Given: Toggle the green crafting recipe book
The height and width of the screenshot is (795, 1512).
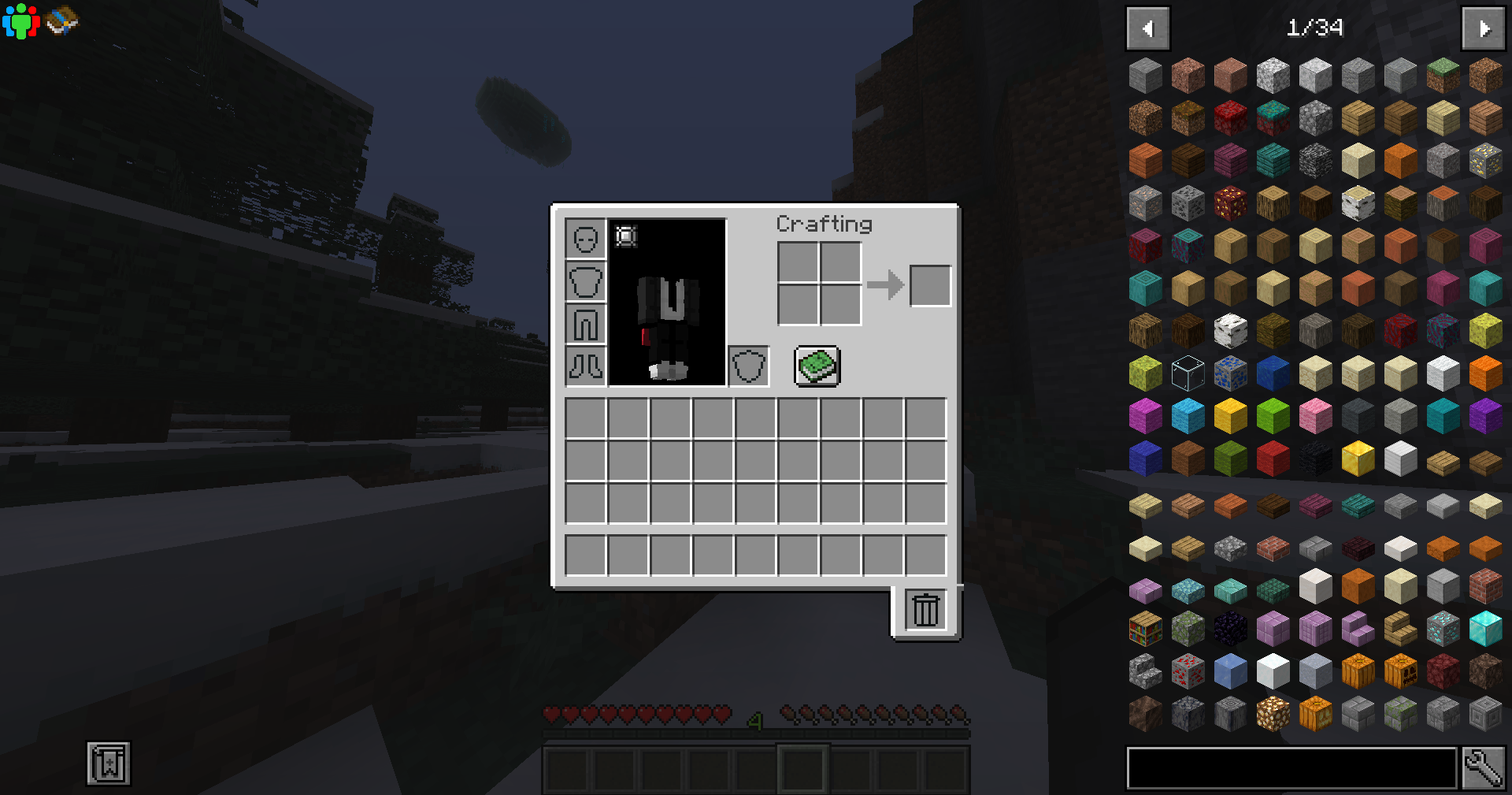Looking at the screenshot, I should pos(816,365).
